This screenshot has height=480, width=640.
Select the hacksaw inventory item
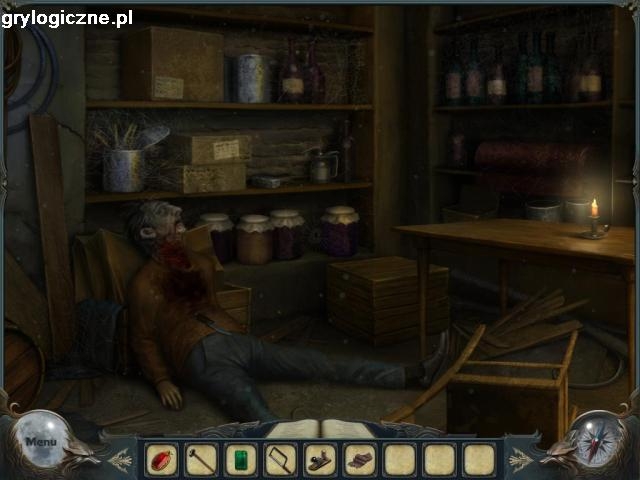coord(280,460)
